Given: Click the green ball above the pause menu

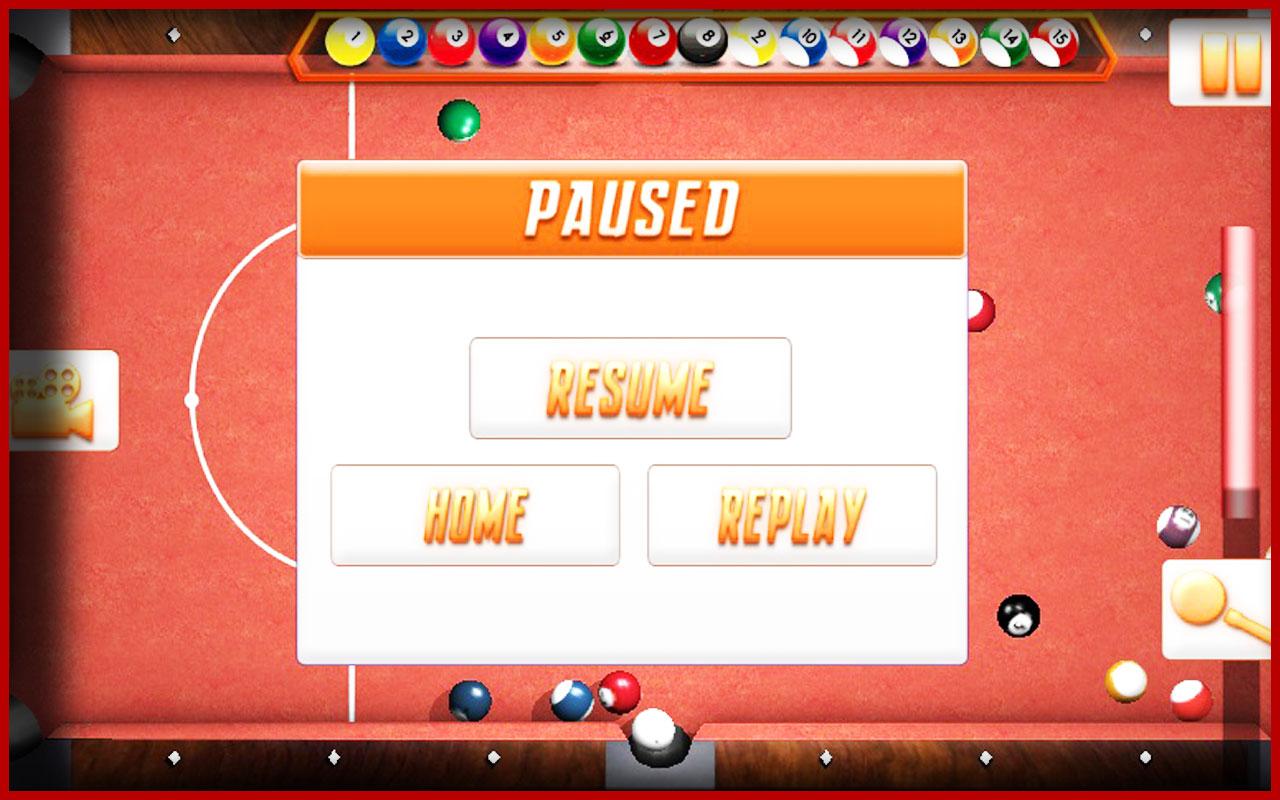Looking at the screenshot, I should coord(459,121).
